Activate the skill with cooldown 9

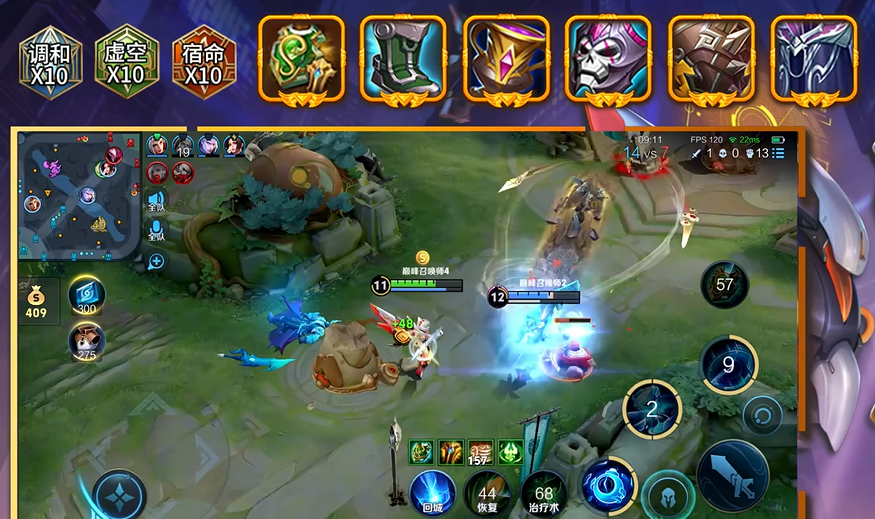(728, 364)
